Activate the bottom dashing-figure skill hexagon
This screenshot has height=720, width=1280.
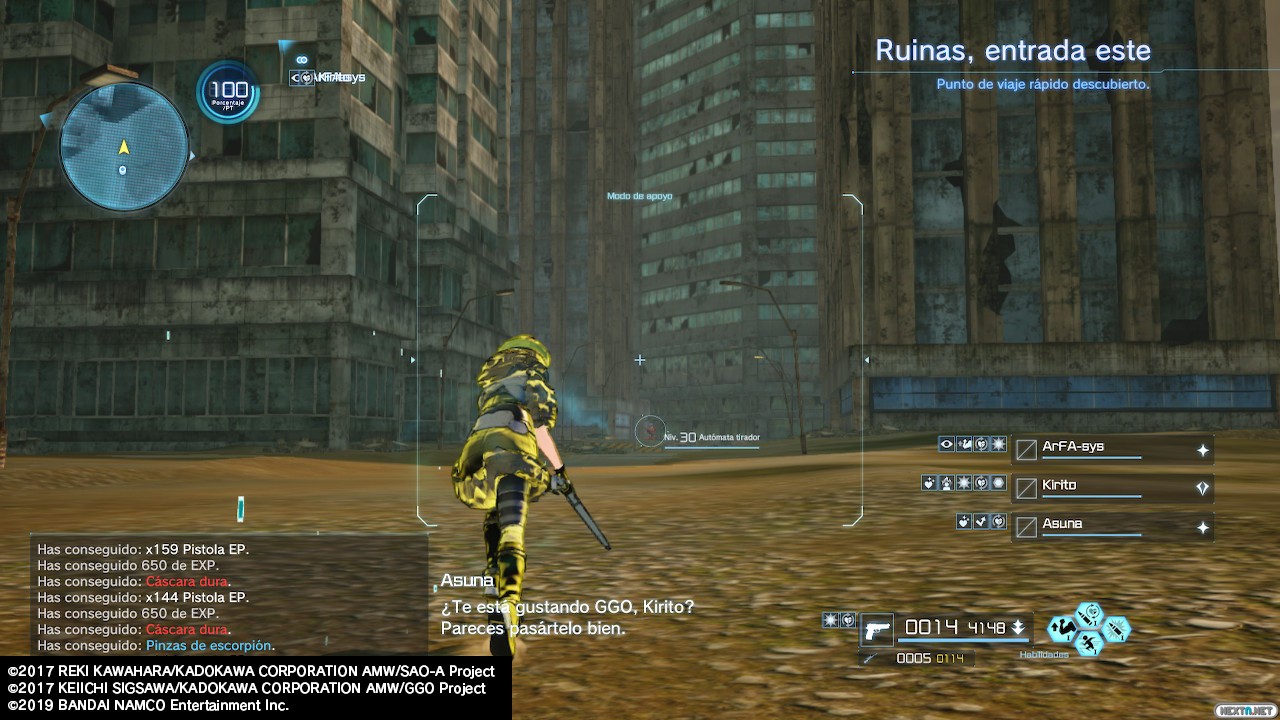[x=1089, y=645]
